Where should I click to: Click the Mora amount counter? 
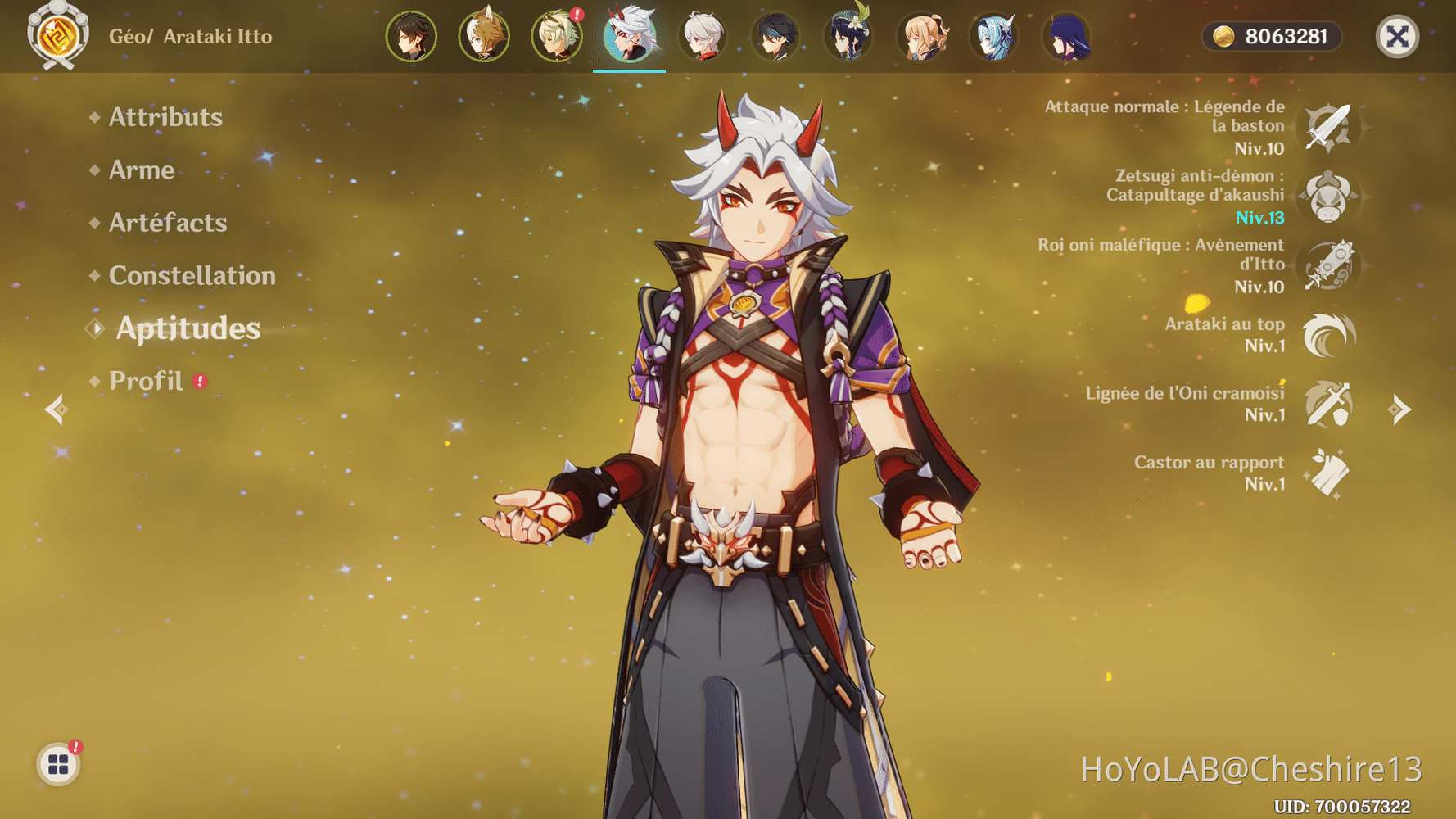point(1272,35)
